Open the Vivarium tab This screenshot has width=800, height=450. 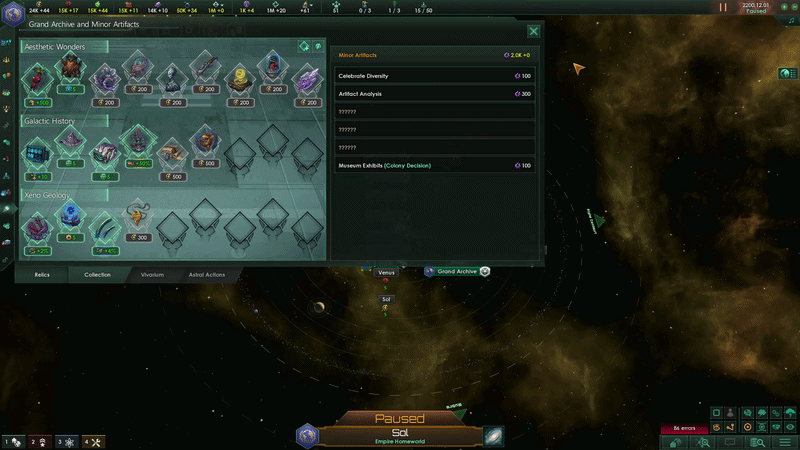[152, 274]
